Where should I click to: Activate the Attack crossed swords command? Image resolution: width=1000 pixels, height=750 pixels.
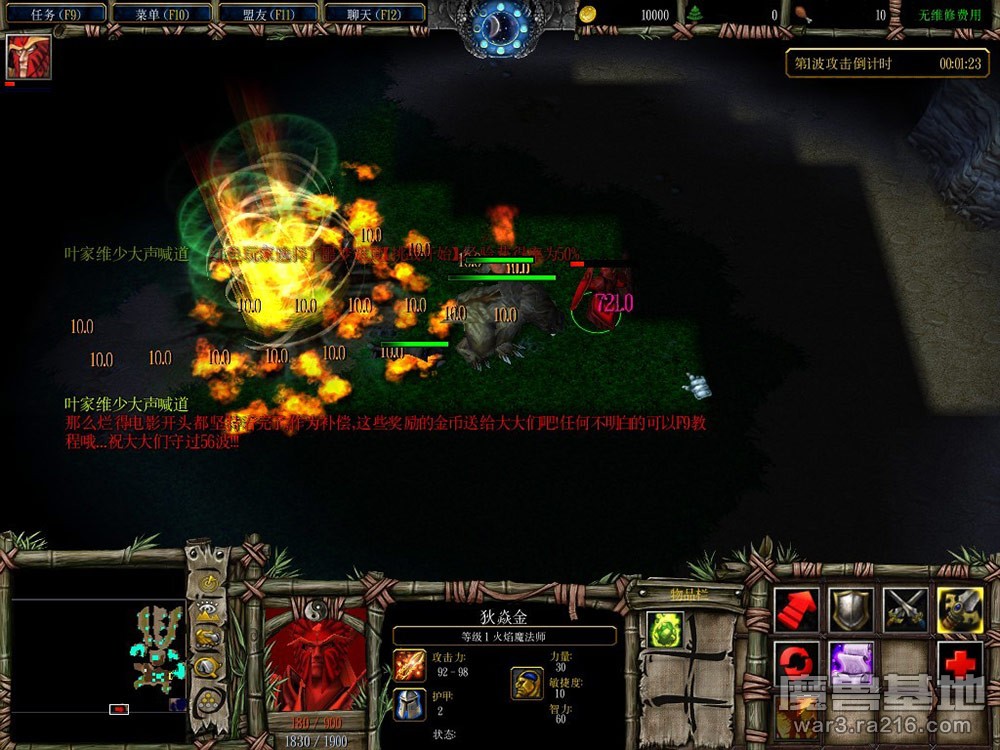906,610
